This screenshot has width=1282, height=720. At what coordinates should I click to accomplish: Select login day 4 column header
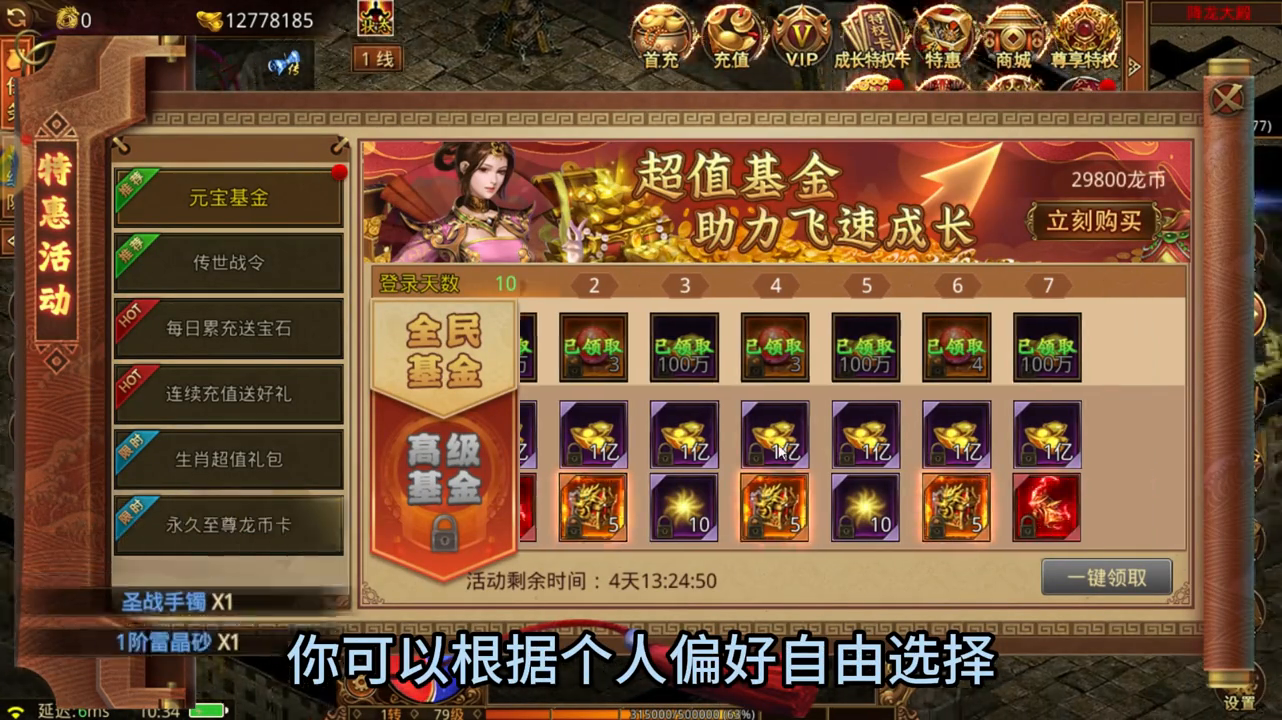pos(774,285)
